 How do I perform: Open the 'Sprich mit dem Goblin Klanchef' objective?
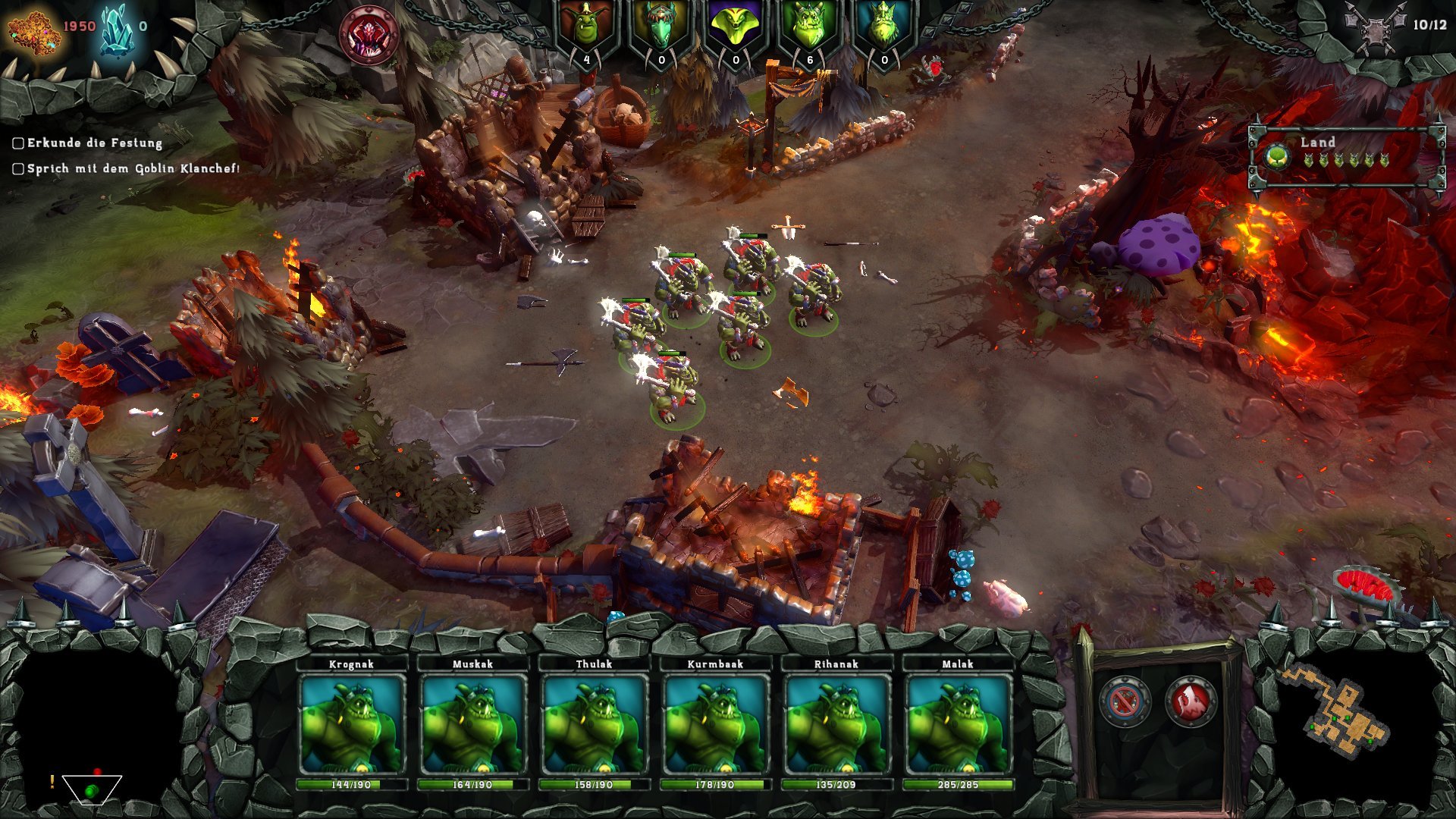[133, 168]
